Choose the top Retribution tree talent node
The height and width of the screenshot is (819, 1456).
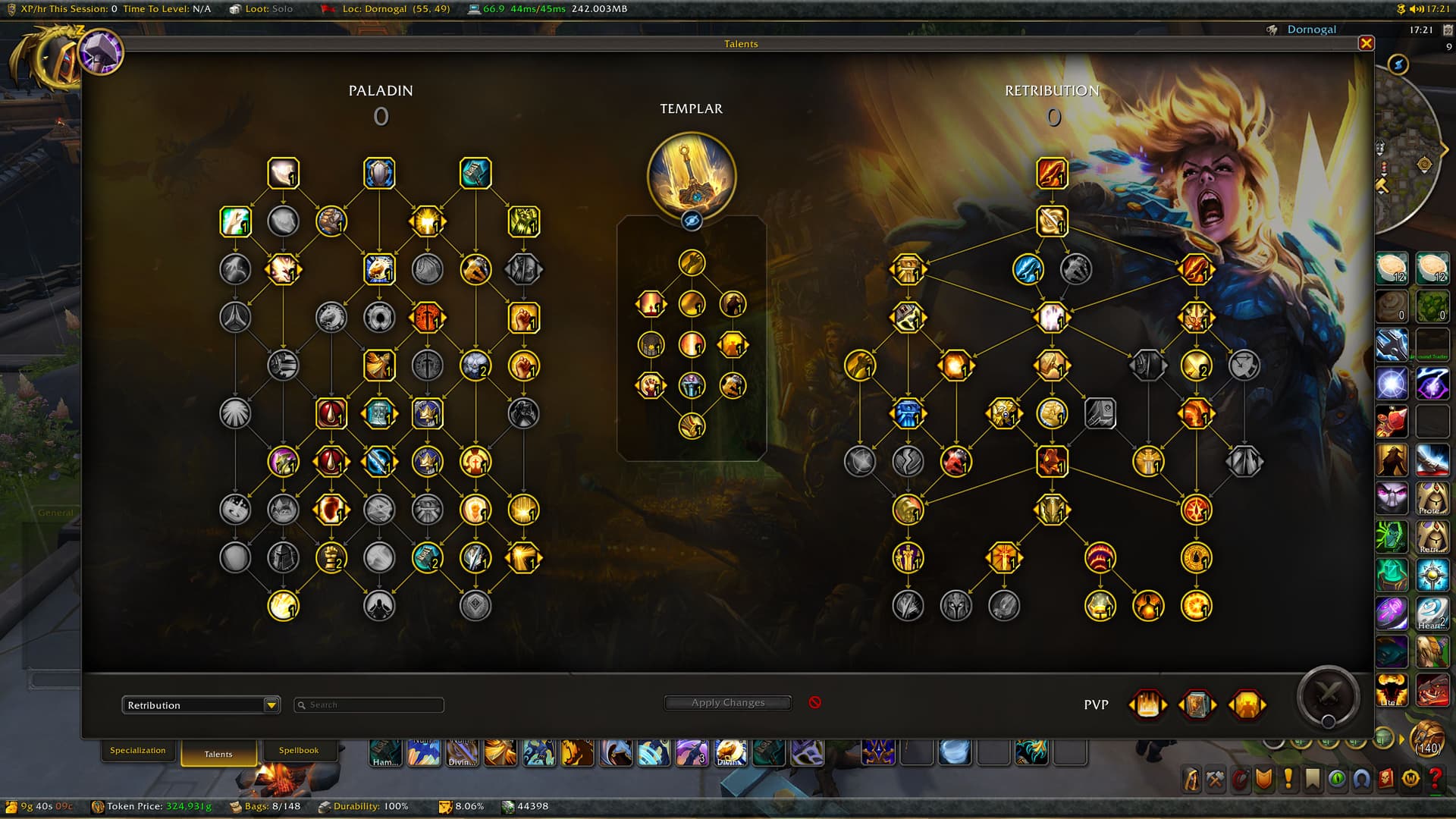(1052, 174)
